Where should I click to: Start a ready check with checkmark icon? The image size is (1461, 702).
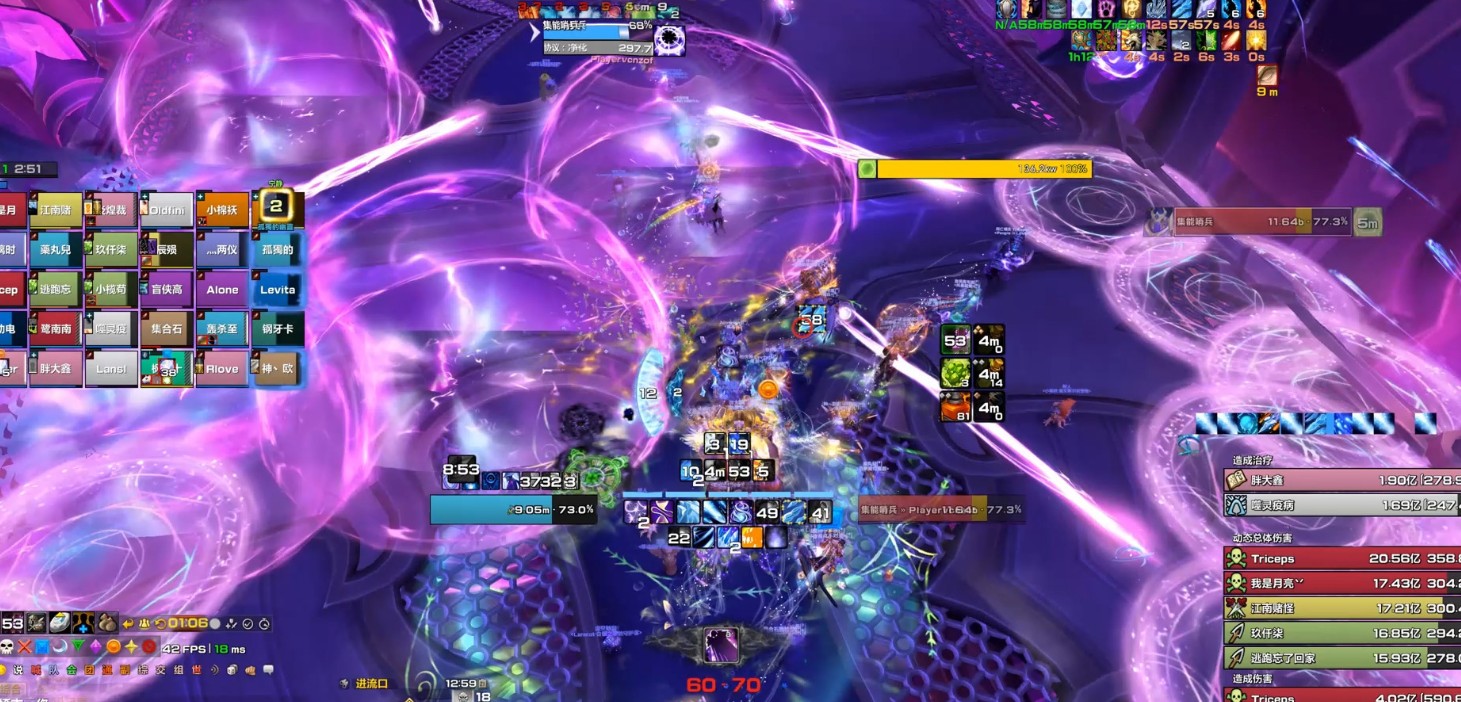pyautogui.click(x=247, y=623)
